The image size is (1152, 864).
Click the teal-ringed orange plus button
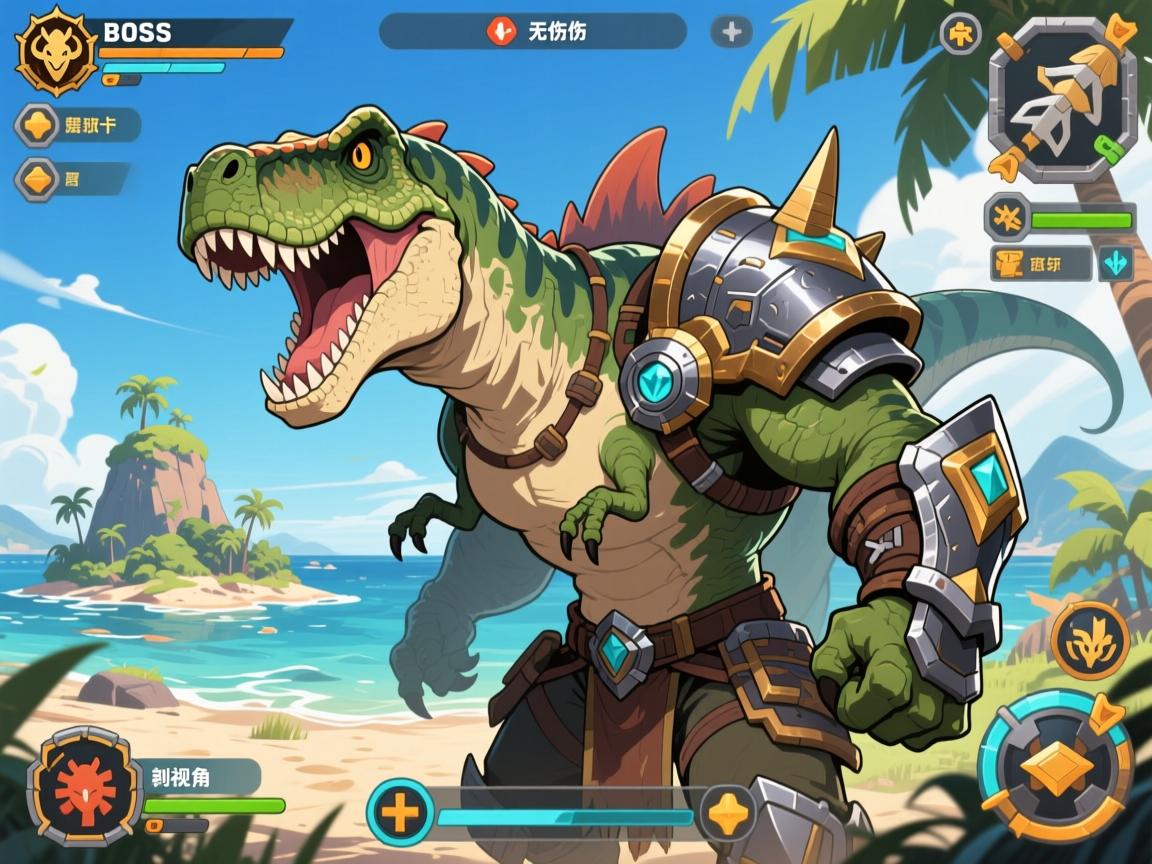[400, 811]
